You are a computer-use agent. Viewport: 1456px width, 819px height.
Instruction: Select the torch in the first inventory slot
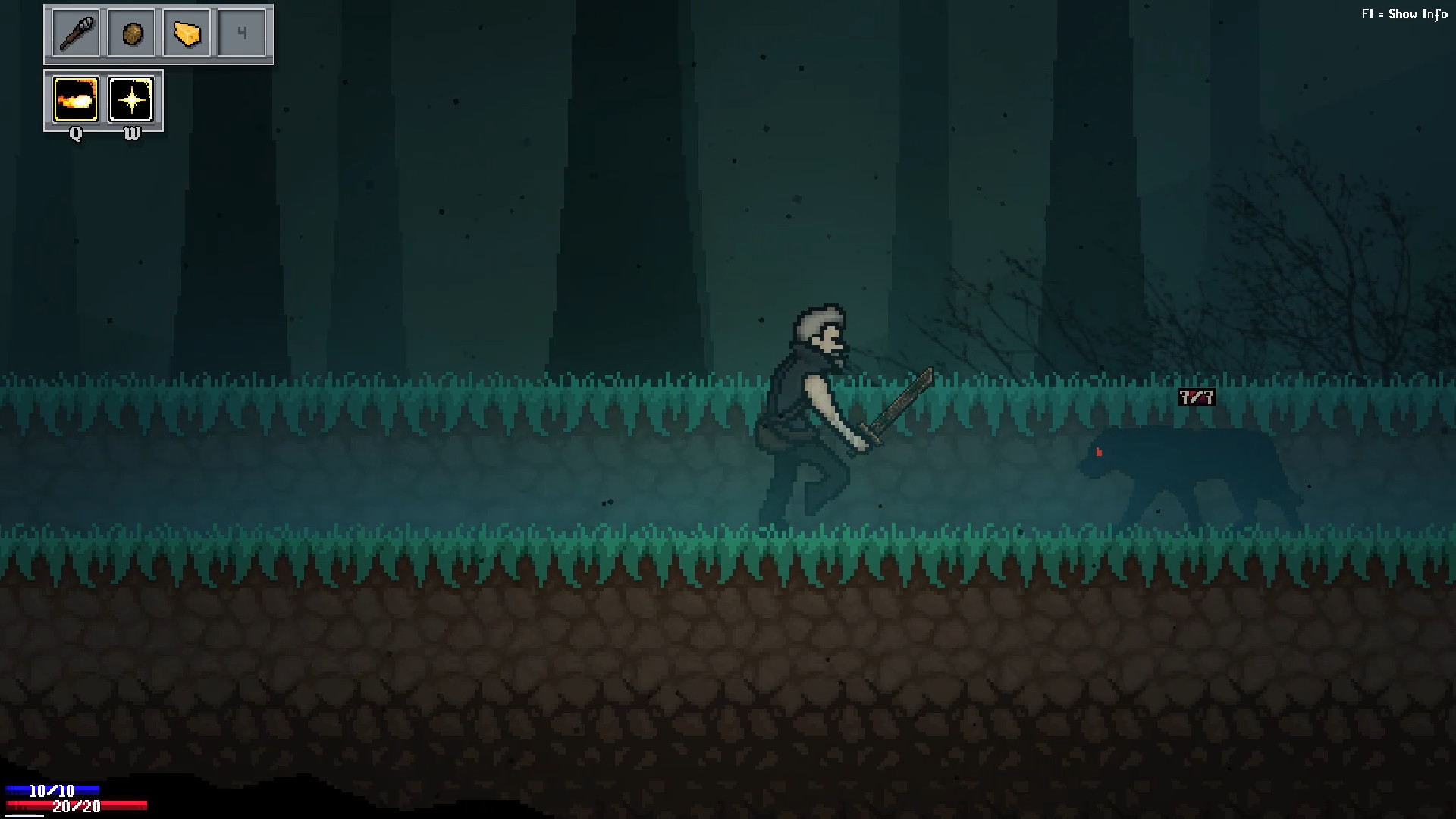pyautogui.click(x=74, y=33)
